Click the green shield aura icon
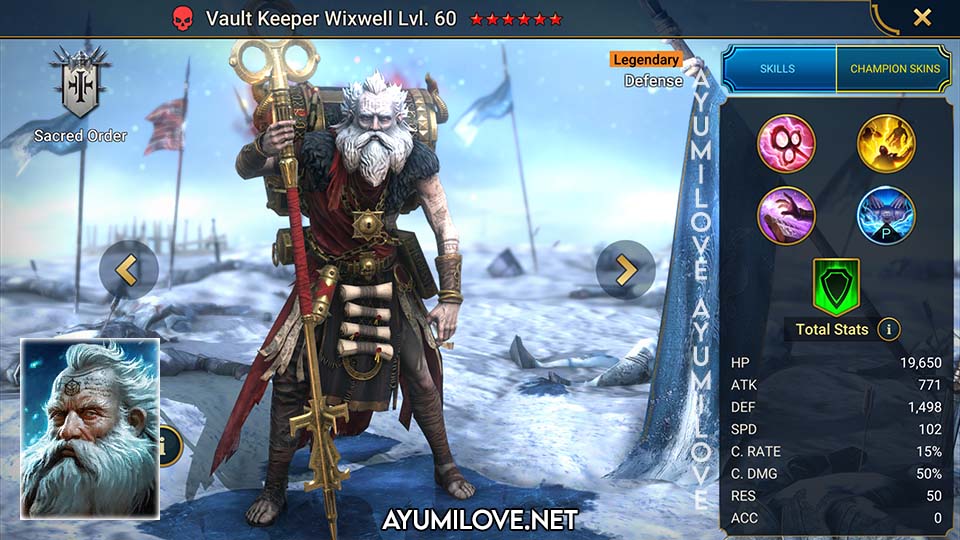The width and height of the screenshot is (960, 540). (x=833, y=285)
